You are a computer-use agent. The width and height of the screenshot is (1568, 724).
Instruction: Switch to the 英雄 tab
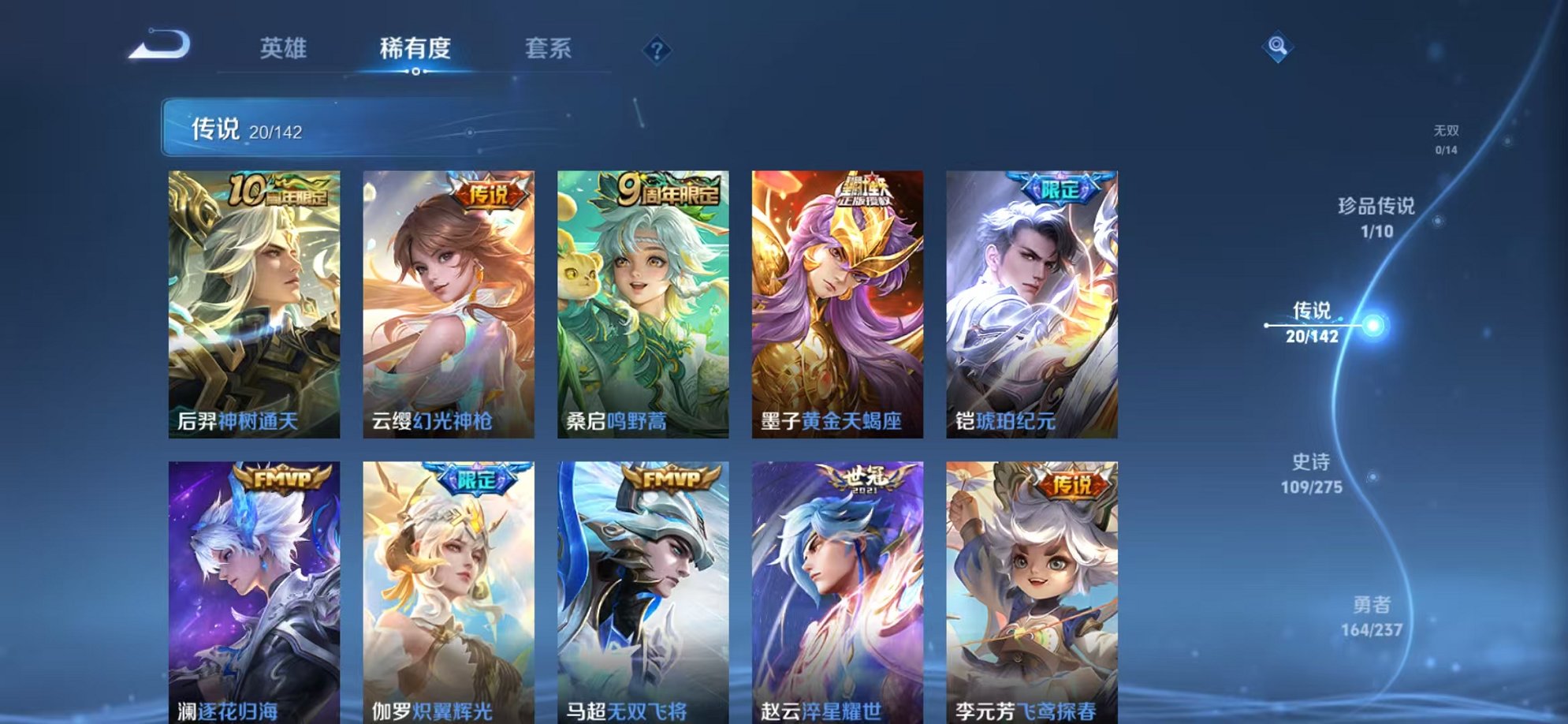click(285, 48)
